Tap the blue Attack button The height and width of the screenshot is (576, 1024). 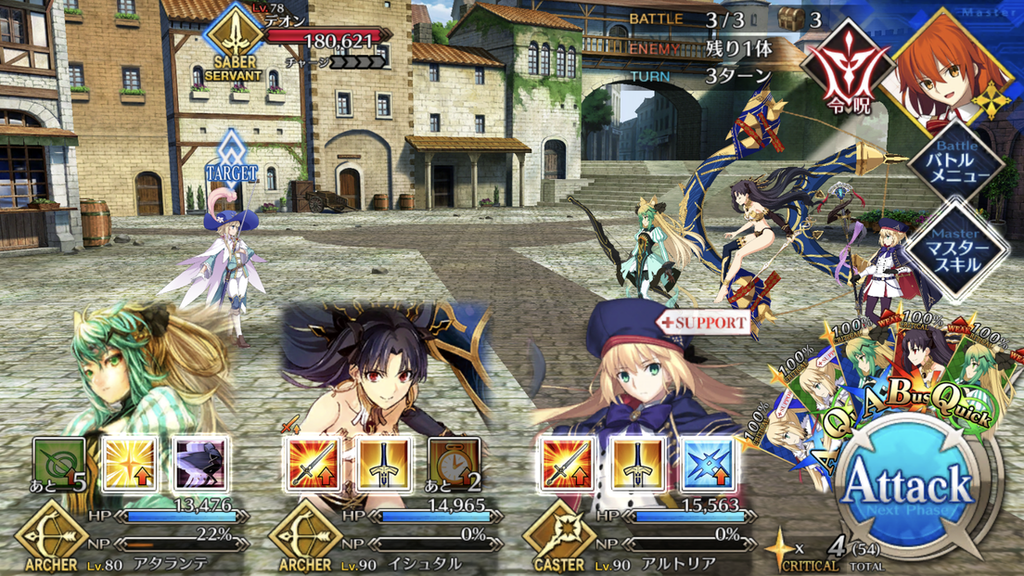[x=908, y=487]
